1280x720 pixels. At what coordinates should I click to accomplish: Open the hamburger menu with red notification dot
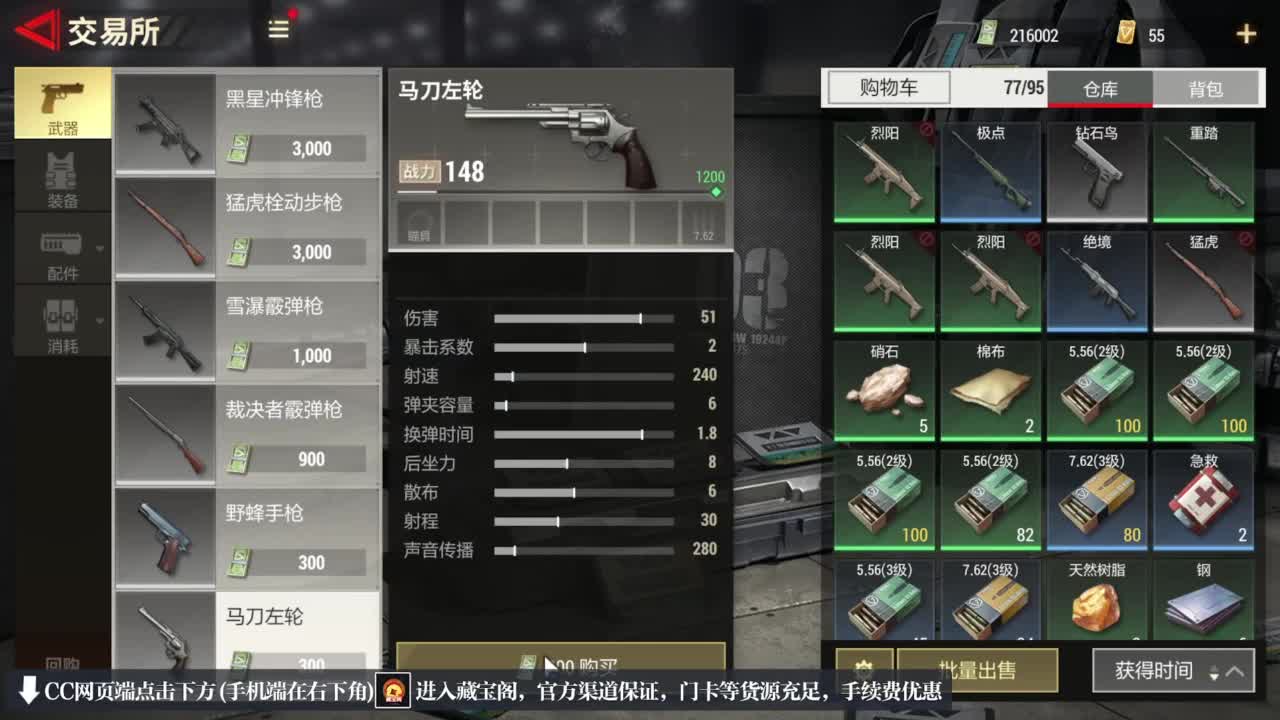click(x=277, y=30)
